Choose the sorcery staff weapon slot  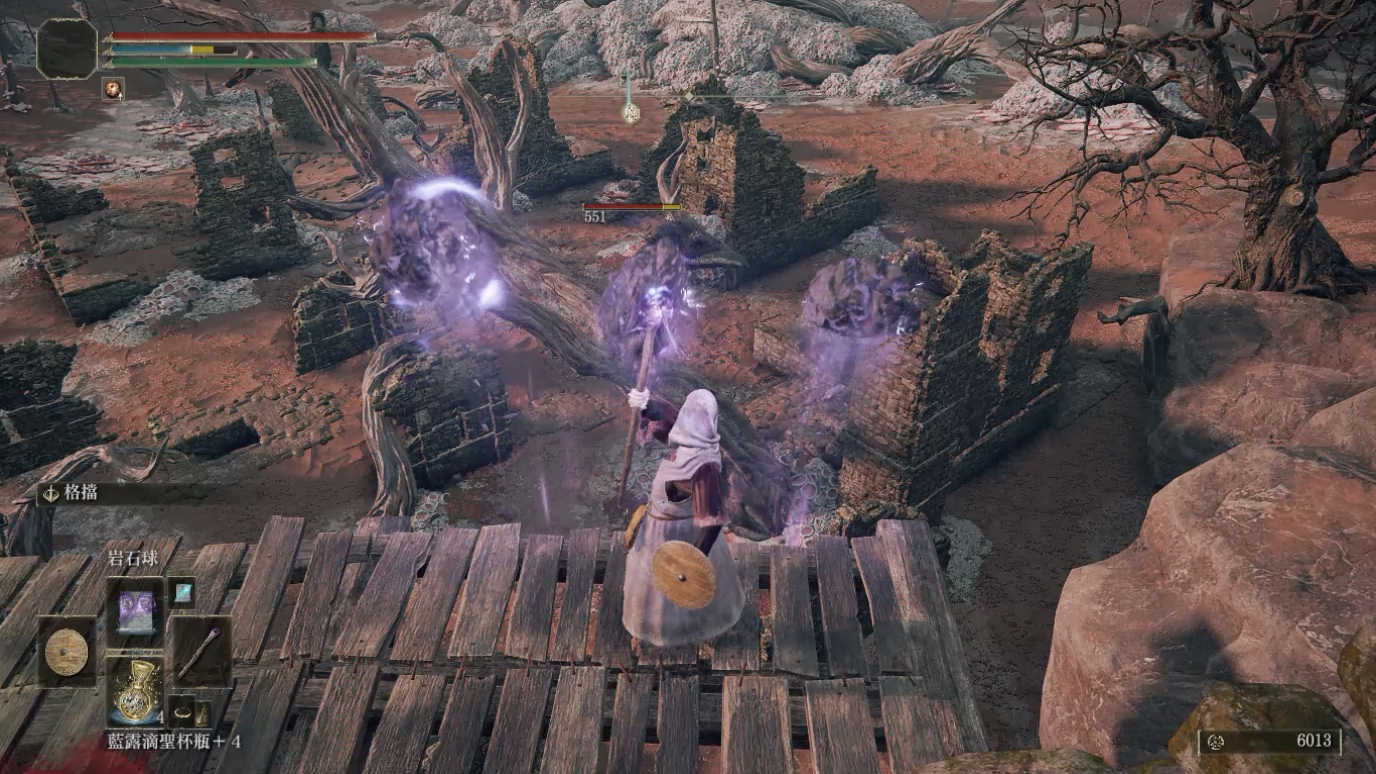click(200, 651)
